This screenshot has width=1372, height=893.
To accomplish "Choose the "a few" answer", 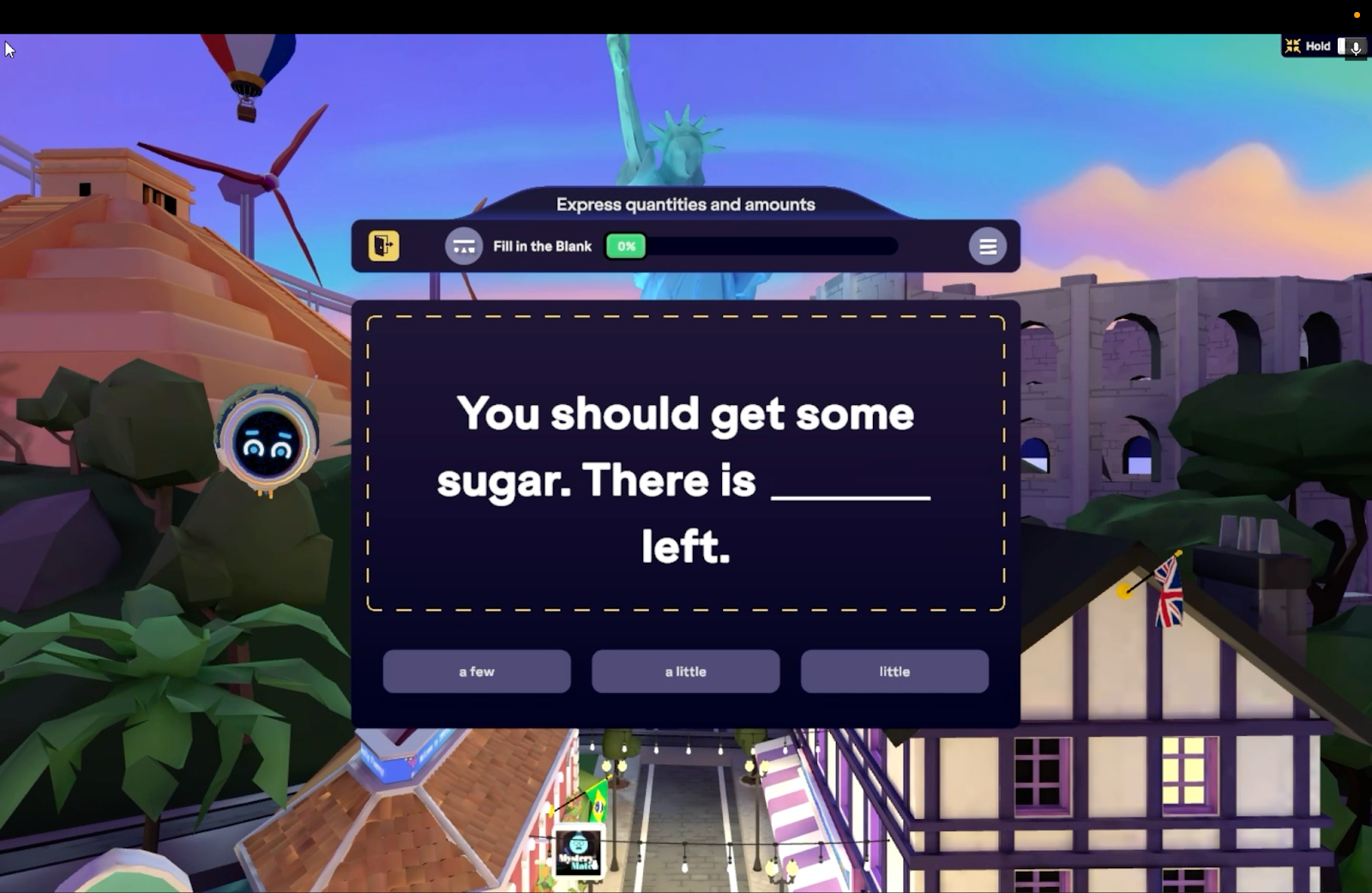I will click(476, 671).
